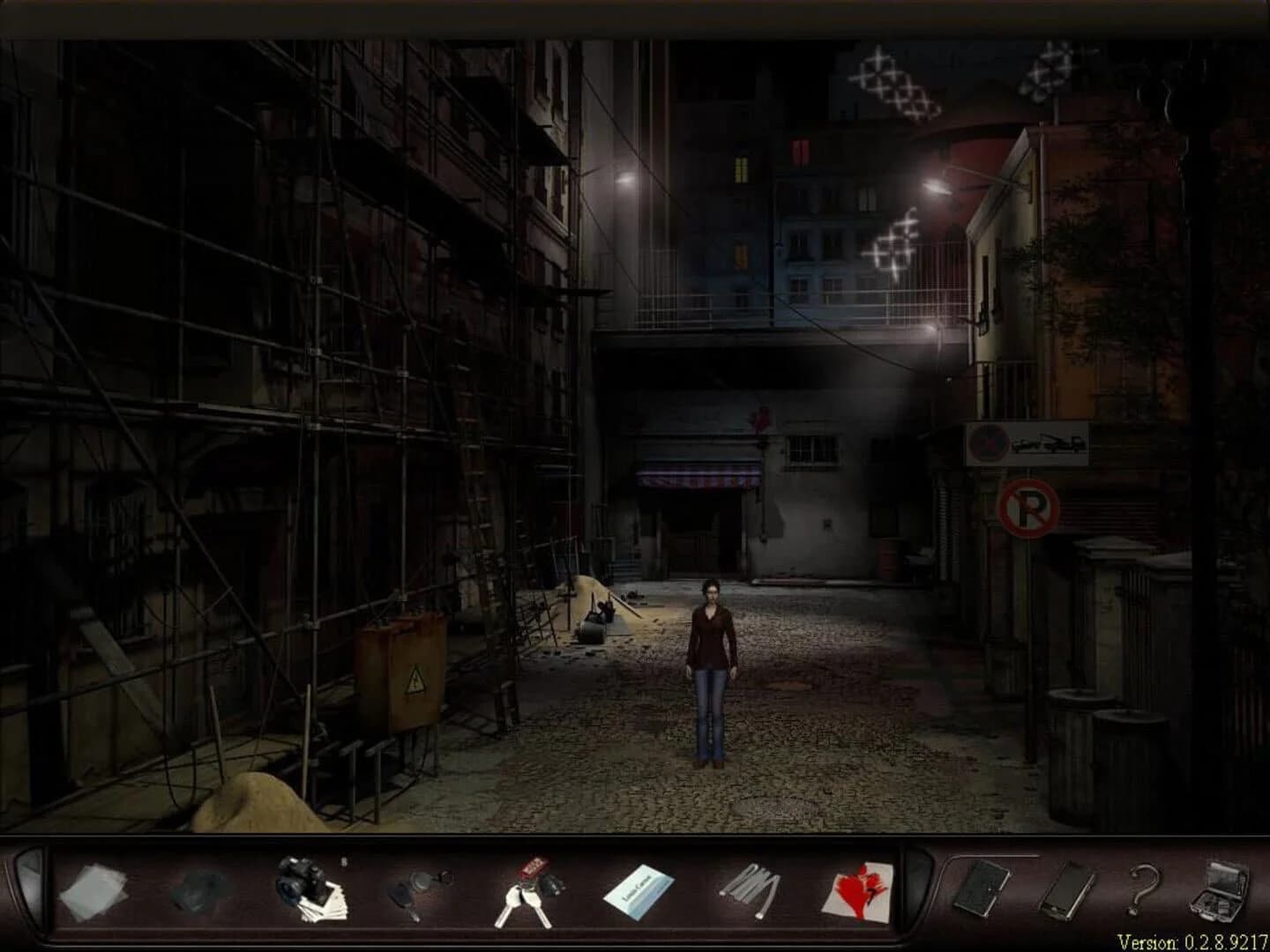Click the tow-away warning sign
This screenshot has height=952, width=1270.
pyautogui.click(x=1027, y=445)
